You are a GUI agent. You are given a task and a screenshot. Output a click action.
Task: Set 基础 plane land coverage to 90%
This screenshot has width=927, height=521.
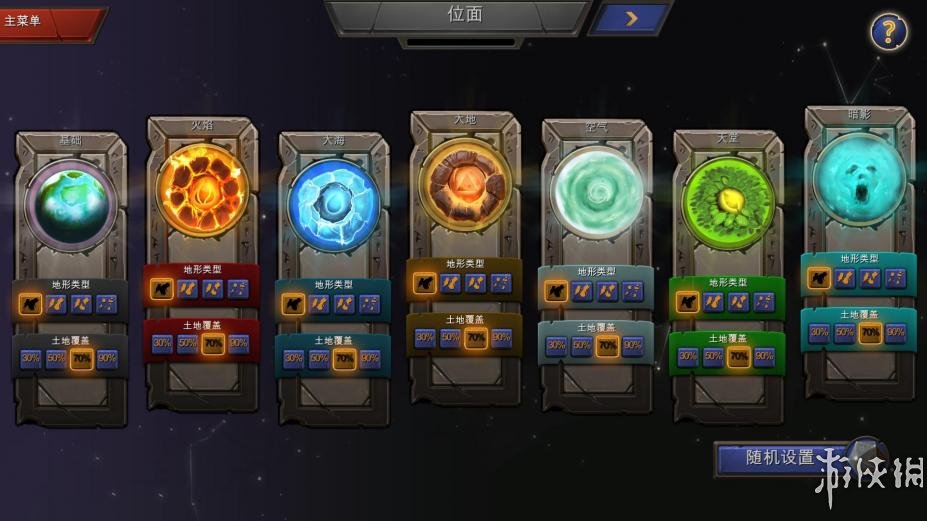point(106,359)
